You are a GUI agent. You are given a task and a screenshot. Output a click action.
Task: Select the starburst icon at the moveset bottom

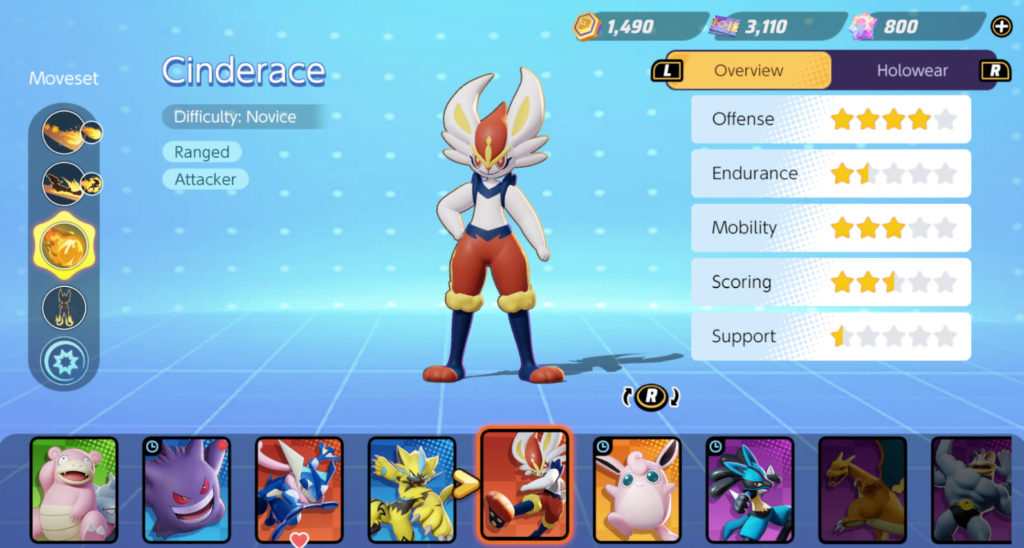[64, 361]
